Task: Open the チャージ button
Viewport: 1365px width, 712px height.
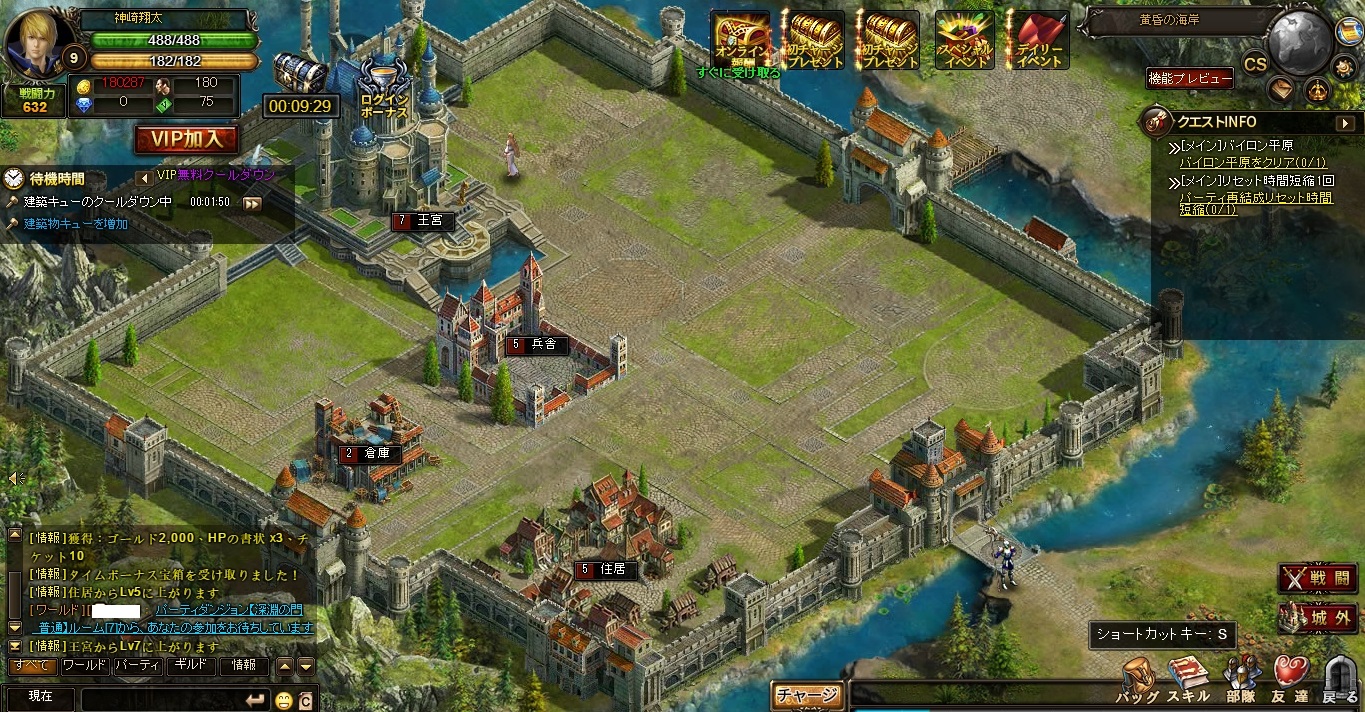Action: tap(807, 695)
